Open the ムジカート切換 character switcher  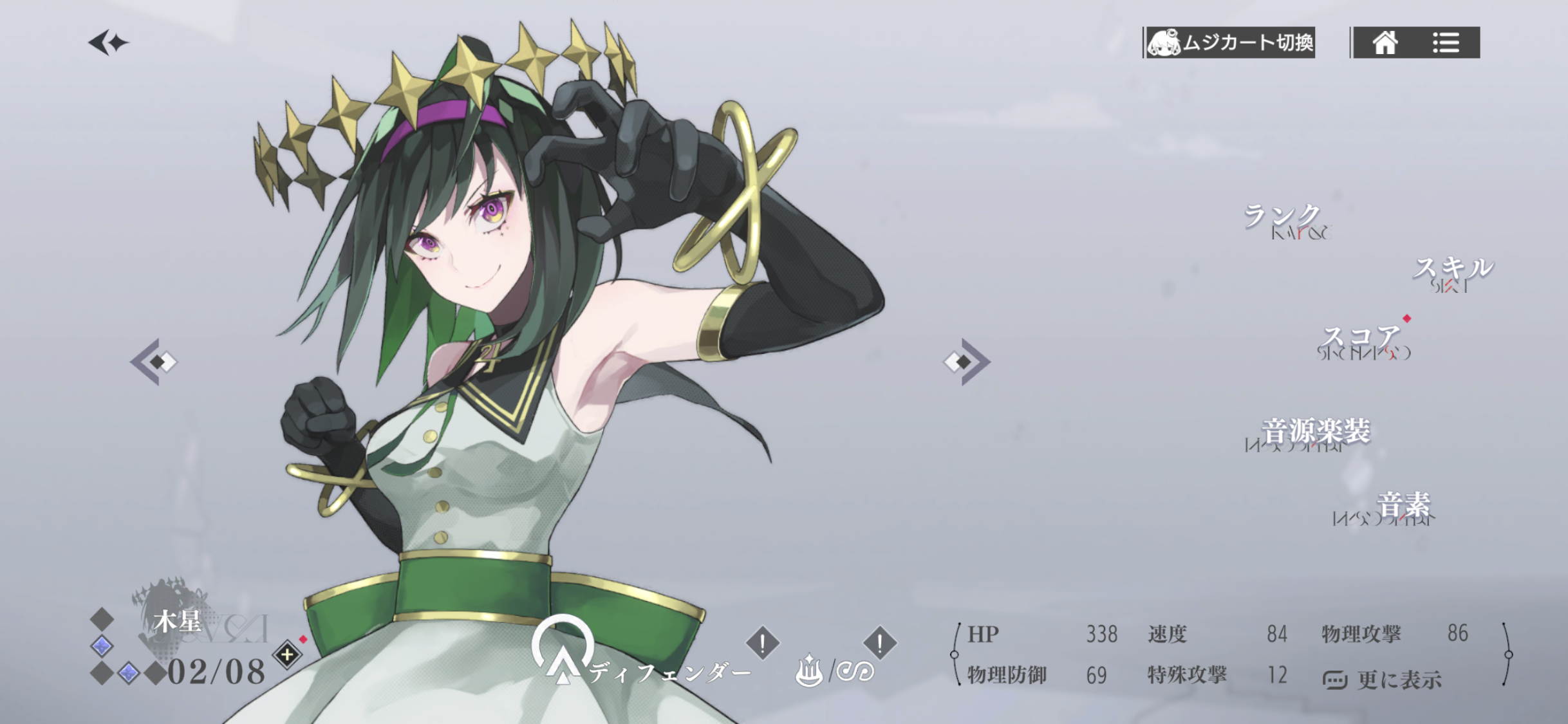tap(1229, 42)
